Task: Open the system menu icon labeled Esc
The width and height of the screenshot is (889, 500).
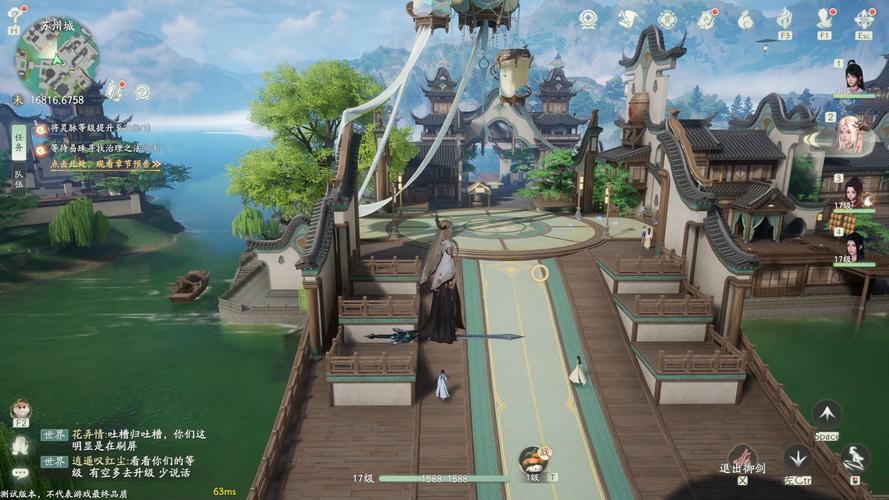Action: pos(864,19)
